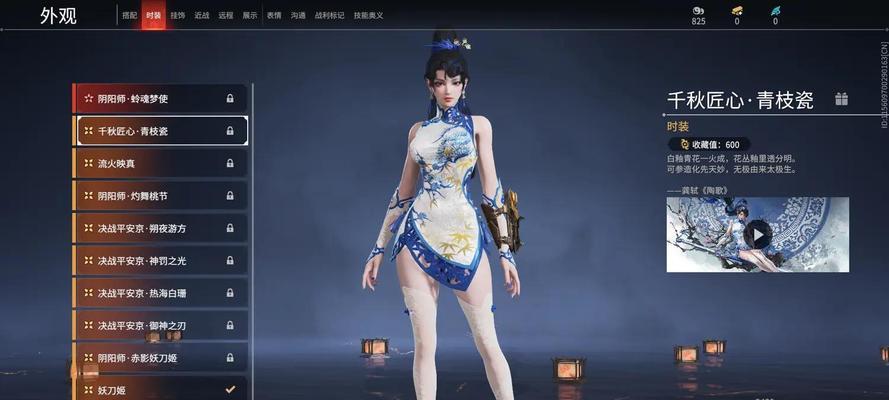Click the gift icon beside the outfit title
Image resolution: width=889 pixels, height=400 pixels.
click(842, 99)
